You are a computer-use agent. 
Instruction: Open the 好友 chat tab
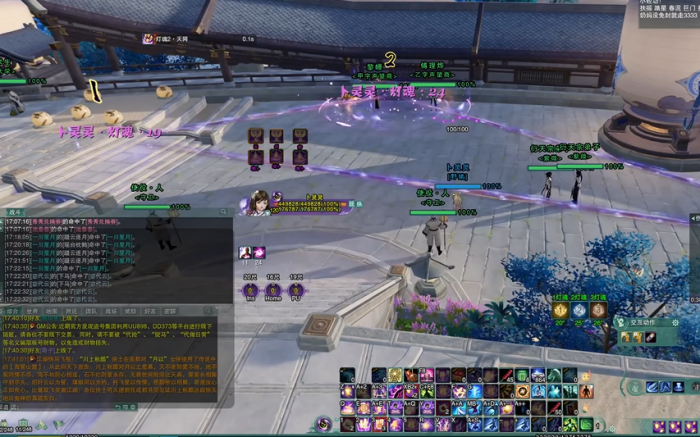(150, 311)
